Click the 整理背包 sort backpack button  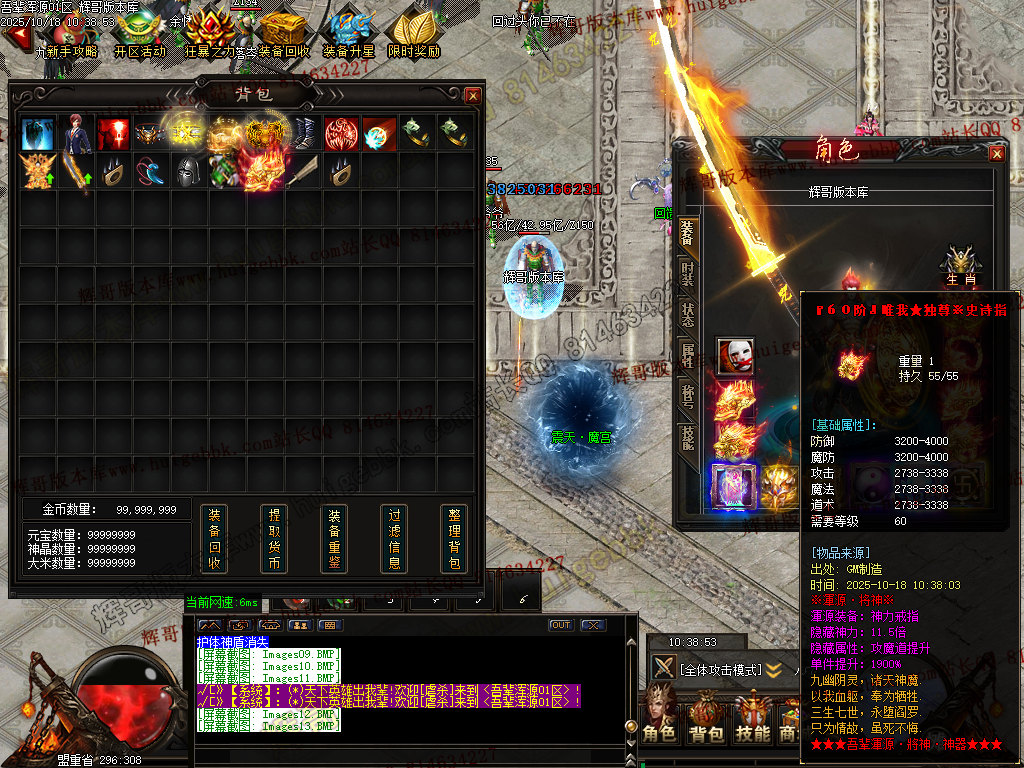[454, 539]
